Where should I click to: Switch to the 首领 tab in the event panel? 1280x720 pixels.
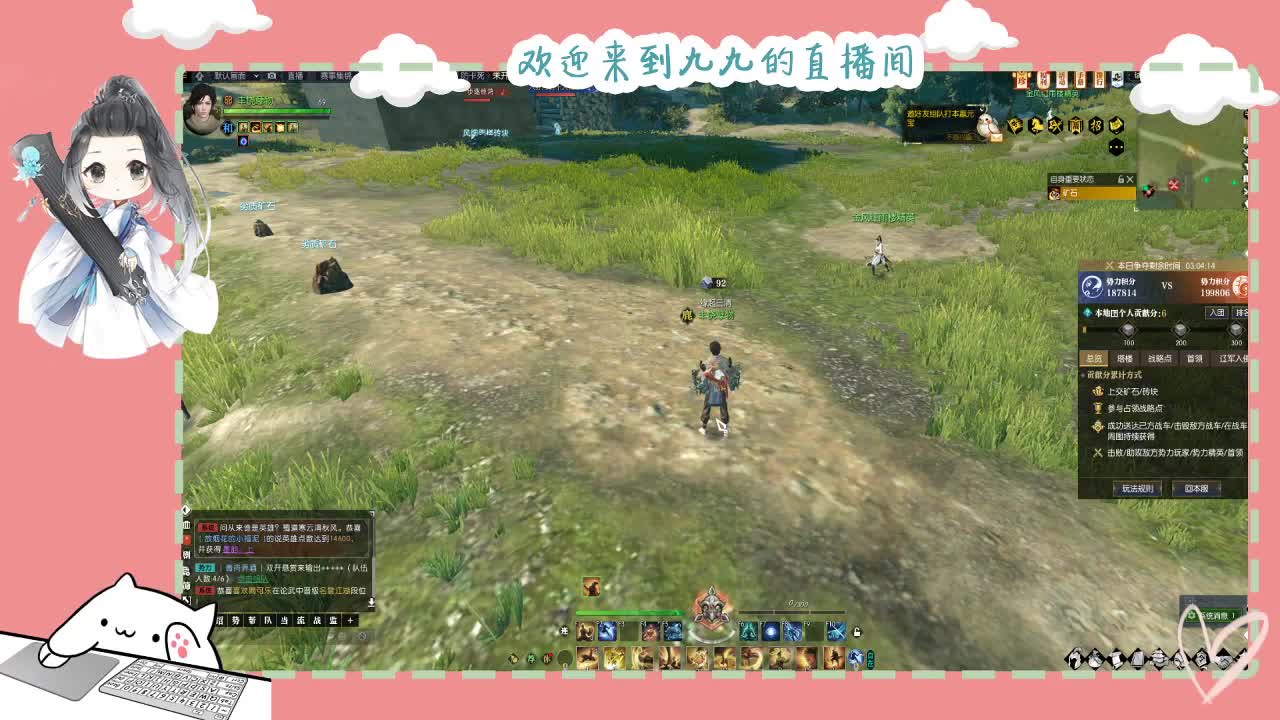(1195, 359)
